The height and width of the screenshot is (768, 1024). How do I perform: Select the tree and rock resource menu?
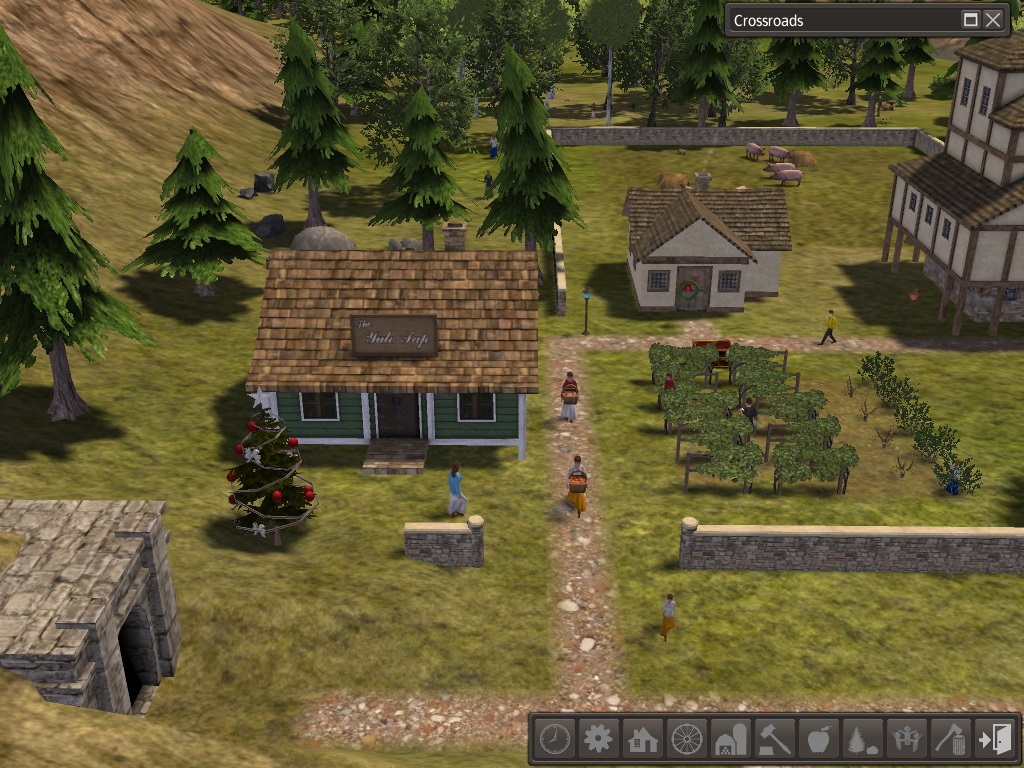click(x=863, y=740)
